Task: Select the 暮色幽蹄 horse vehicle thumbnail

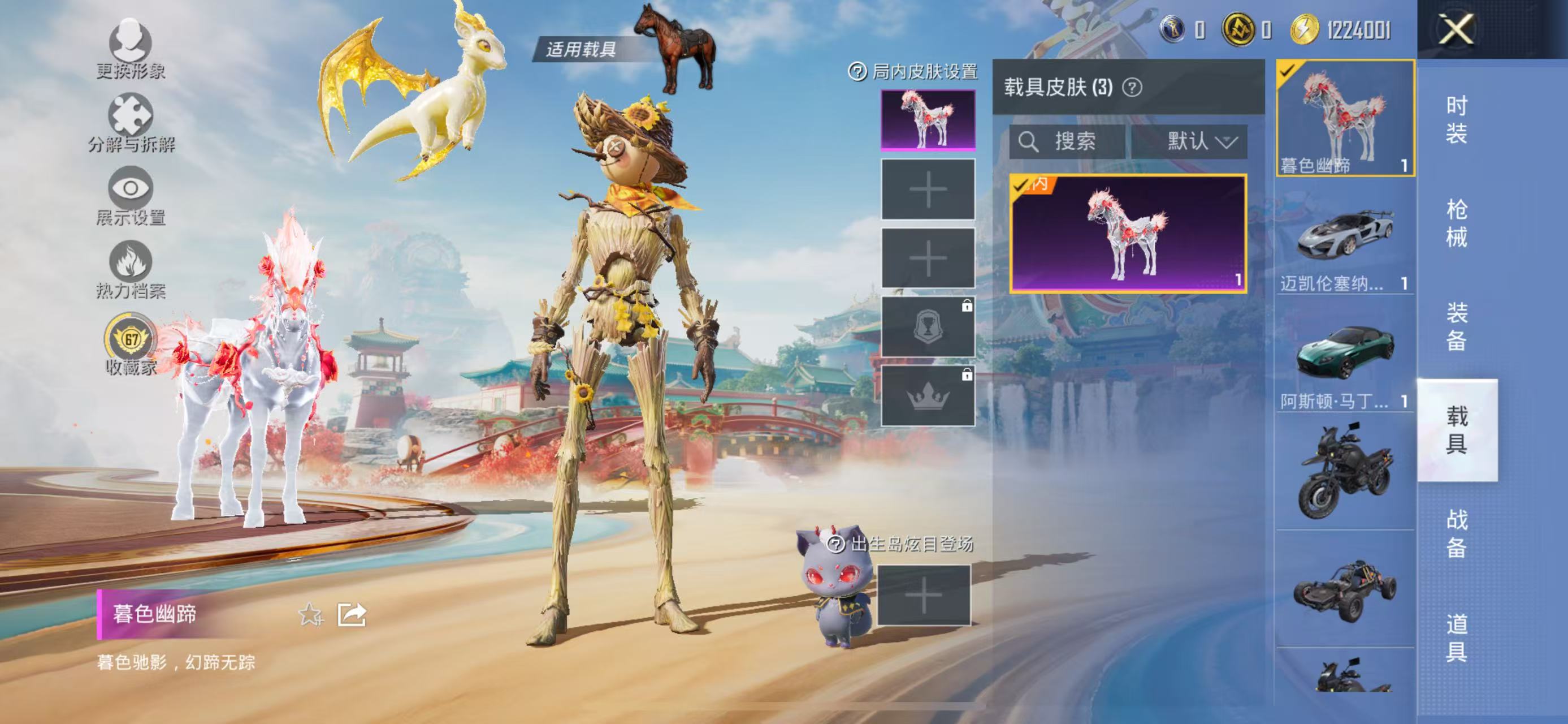Action: click(1345, 118)
